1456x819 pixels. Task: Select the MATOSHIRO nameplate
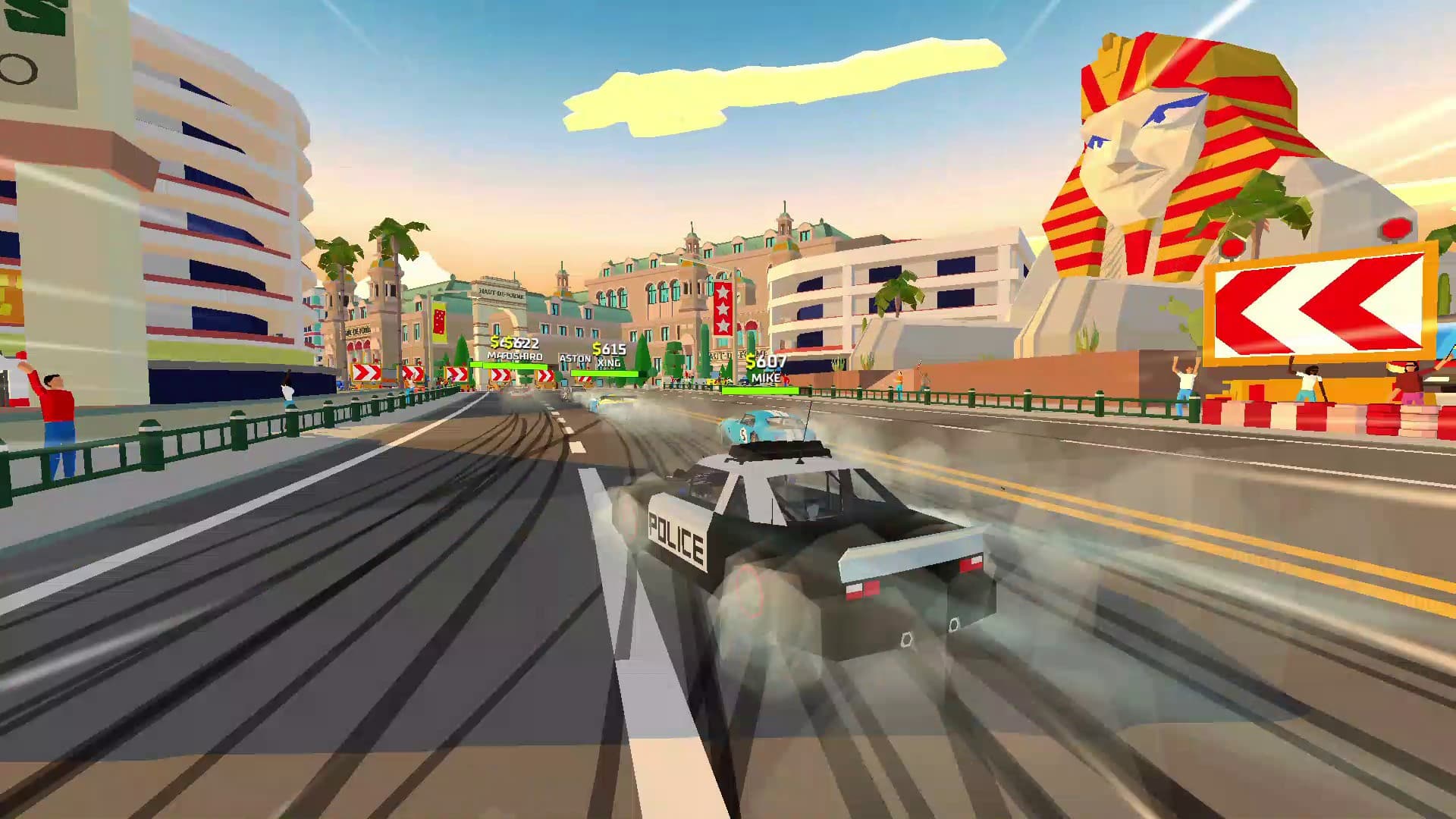(x=514, y=355)
